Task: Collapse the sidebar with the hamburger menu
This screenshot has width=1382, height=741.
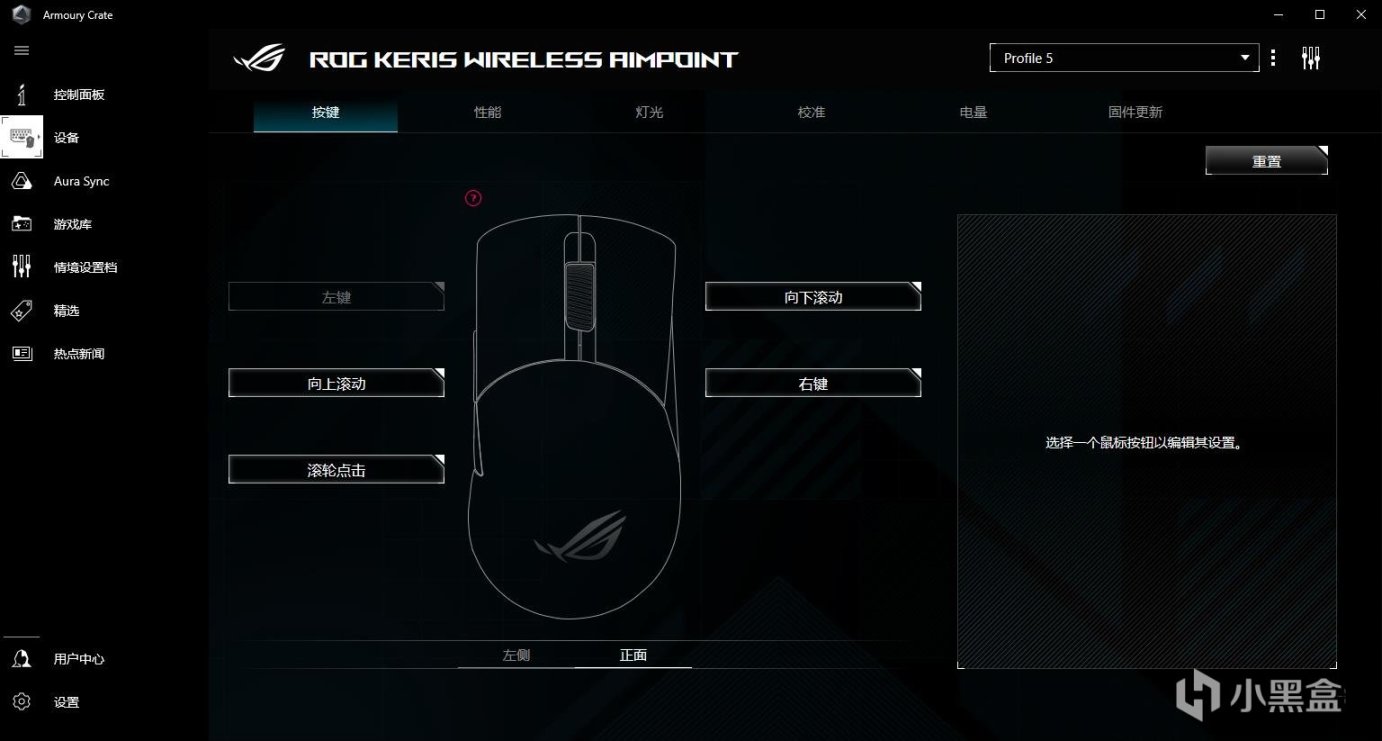Action: click(21, 50)
